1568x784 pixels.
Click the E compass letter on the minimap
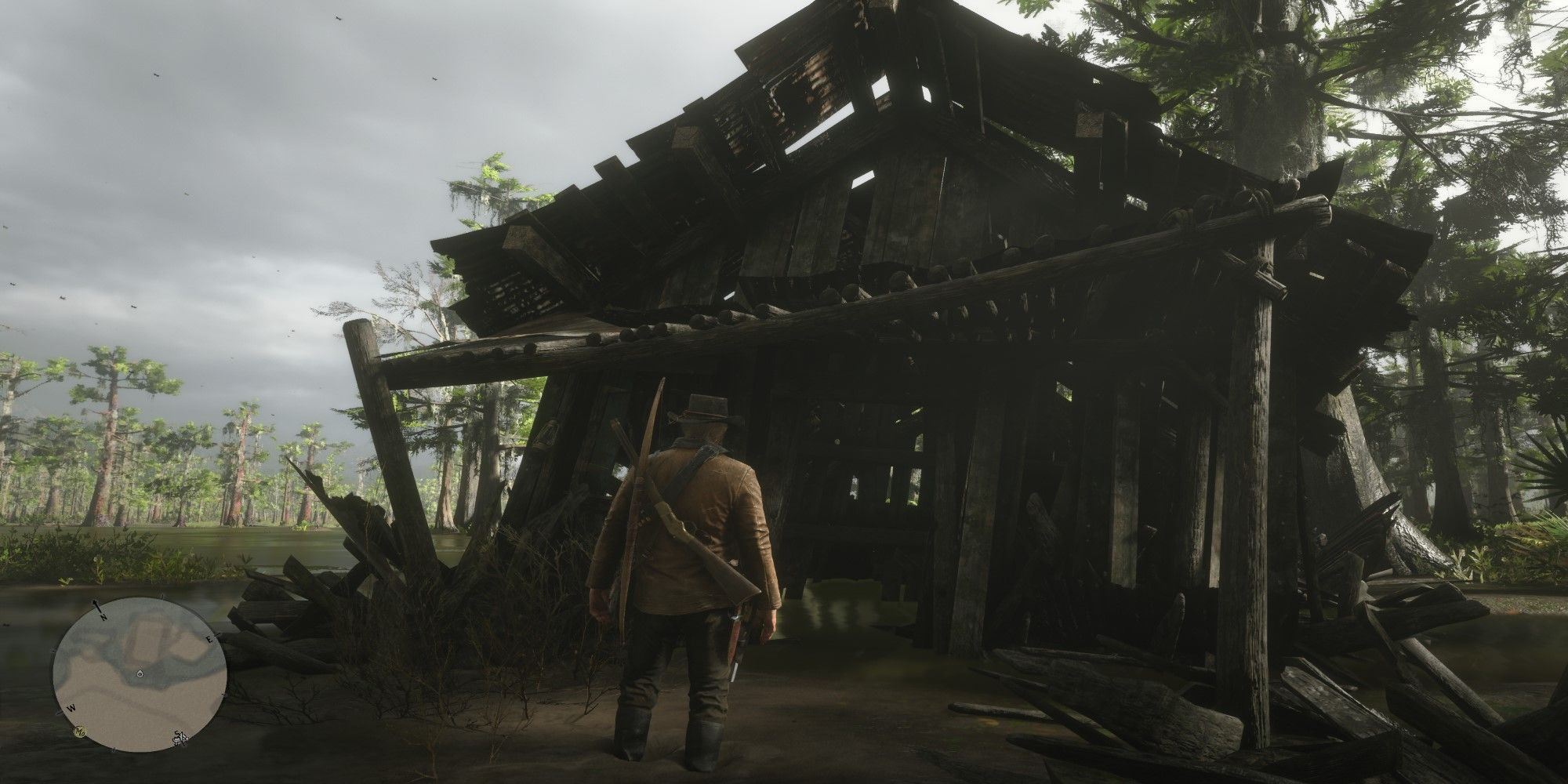point(209,638)
